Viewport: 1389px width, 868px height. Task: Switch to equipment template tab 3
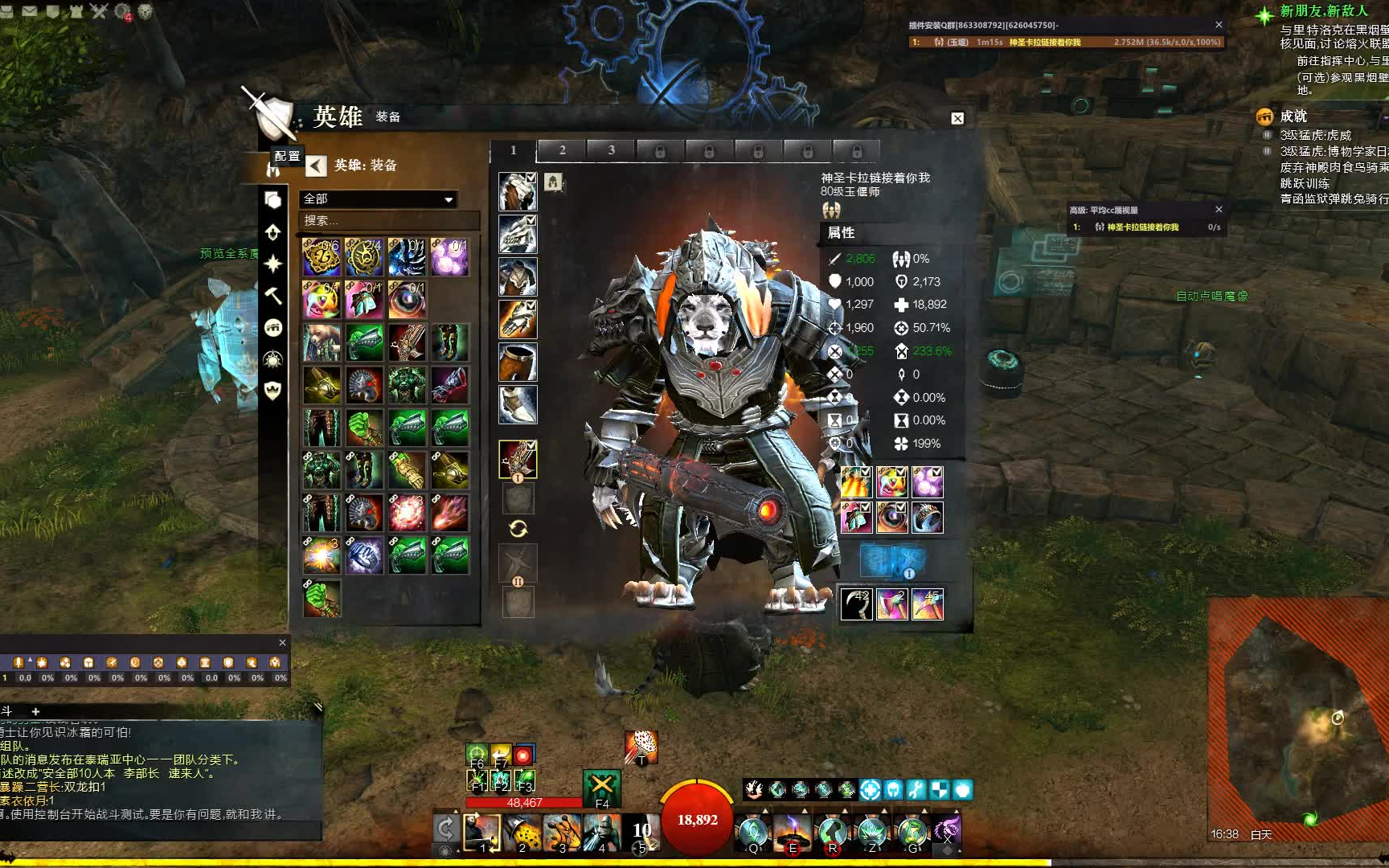point(611,150)
